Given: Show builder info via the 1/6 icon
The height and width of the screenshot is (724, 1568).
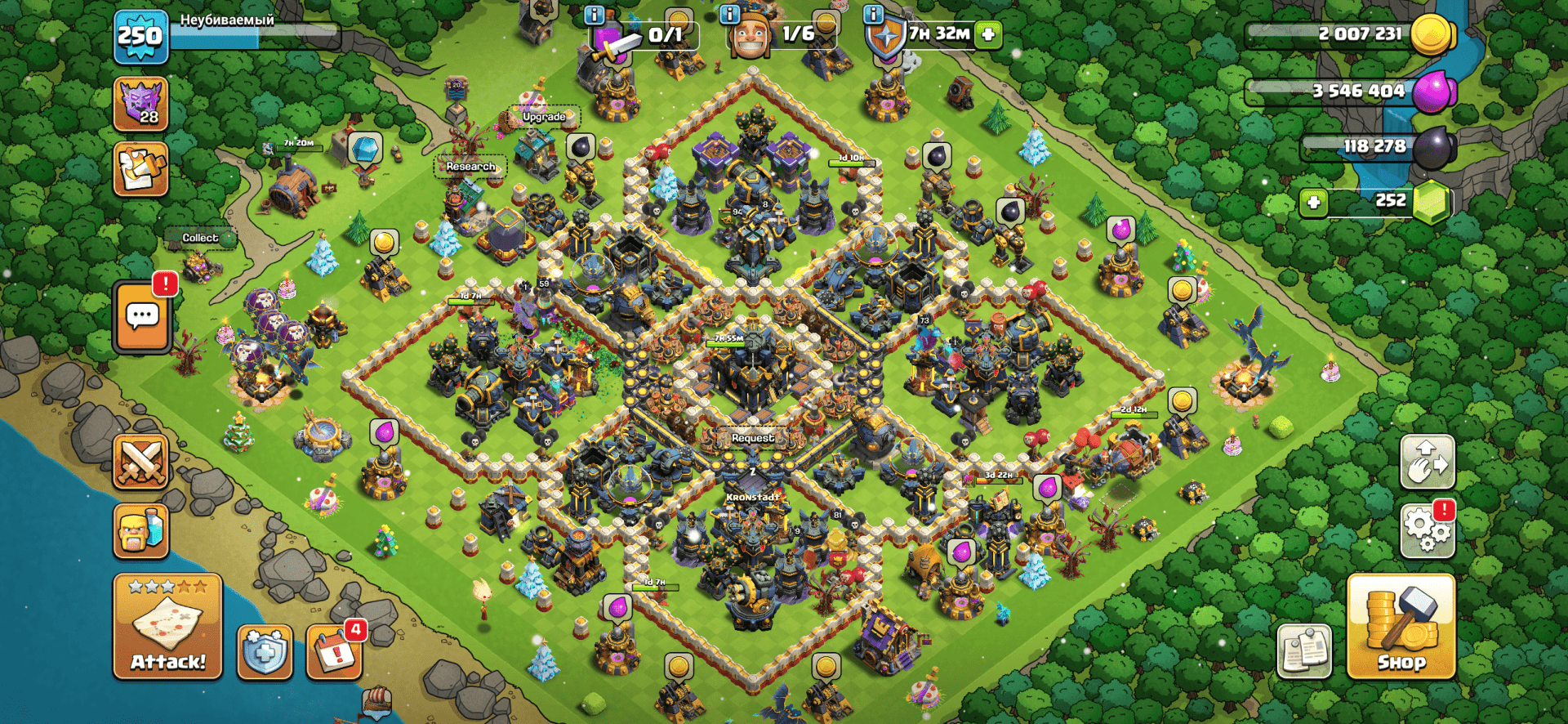Looking at the screenshot, I should pos(729,14).
